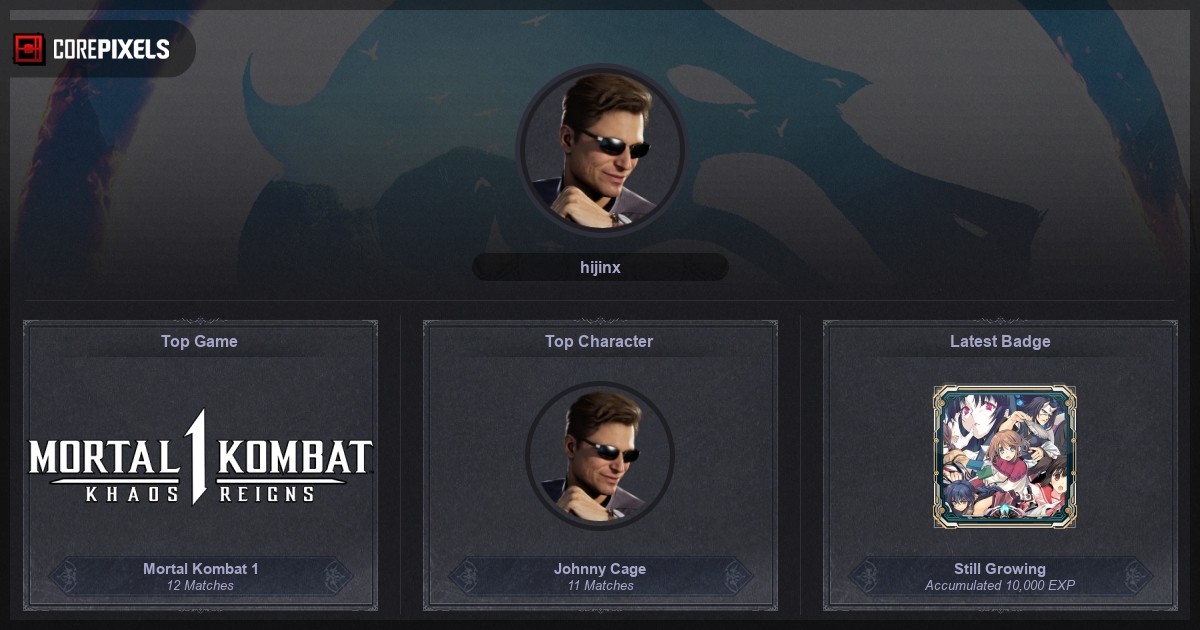Click the Top Character panel header

[x=599, y=341]
